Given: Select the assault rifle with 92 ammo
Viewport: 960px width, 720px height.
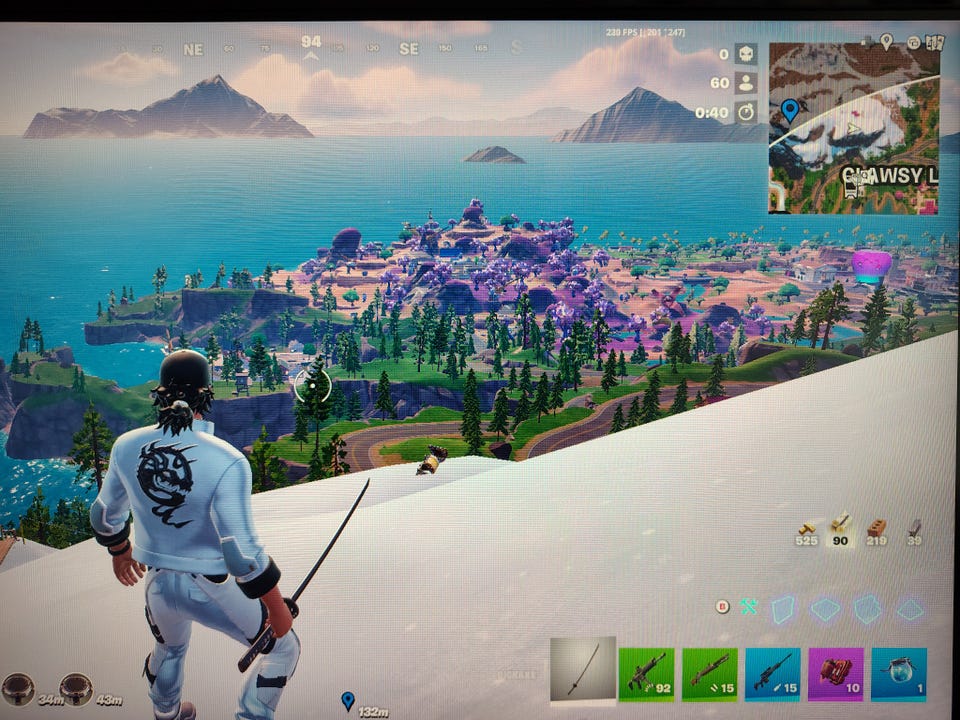Looking at the screenshot, I should coord(646,673).
